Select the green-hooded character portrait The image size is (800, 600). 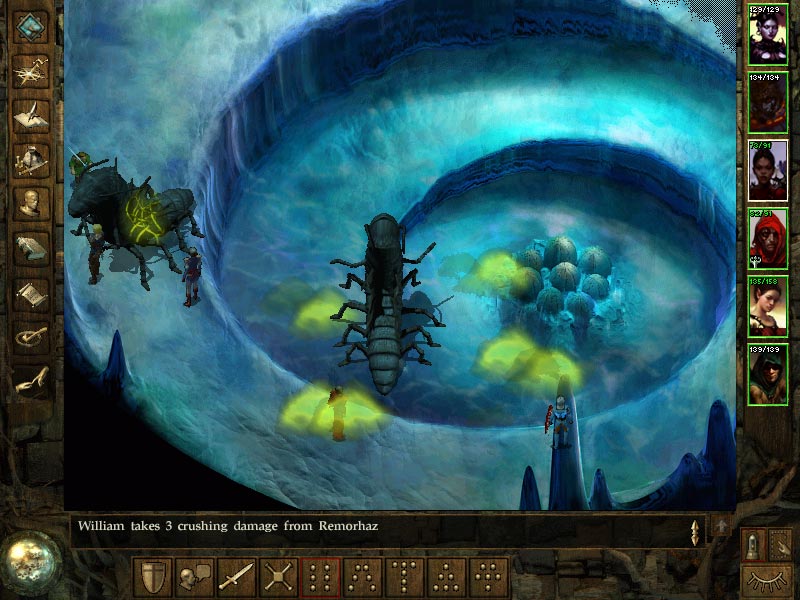[x=768, y=374]
